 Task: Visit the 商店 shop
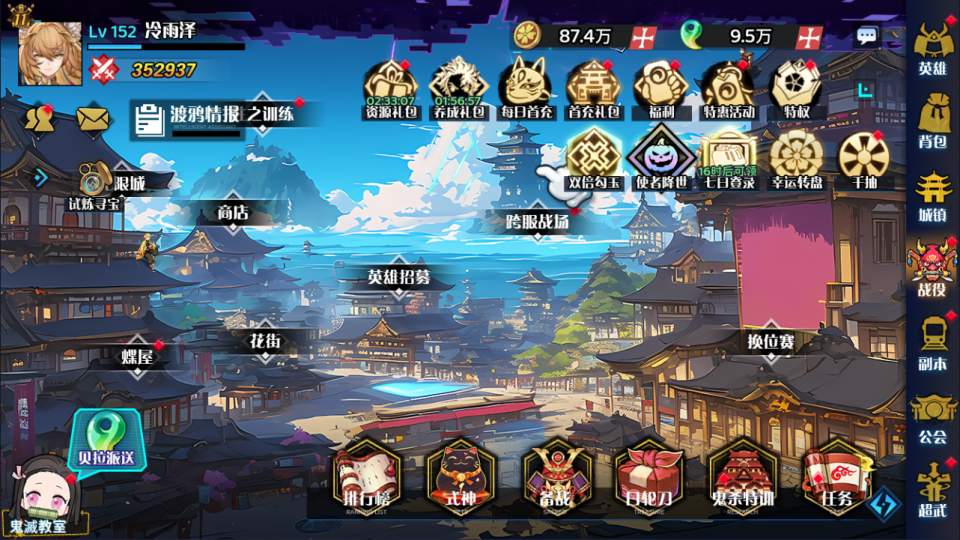(x=232, y=213)
